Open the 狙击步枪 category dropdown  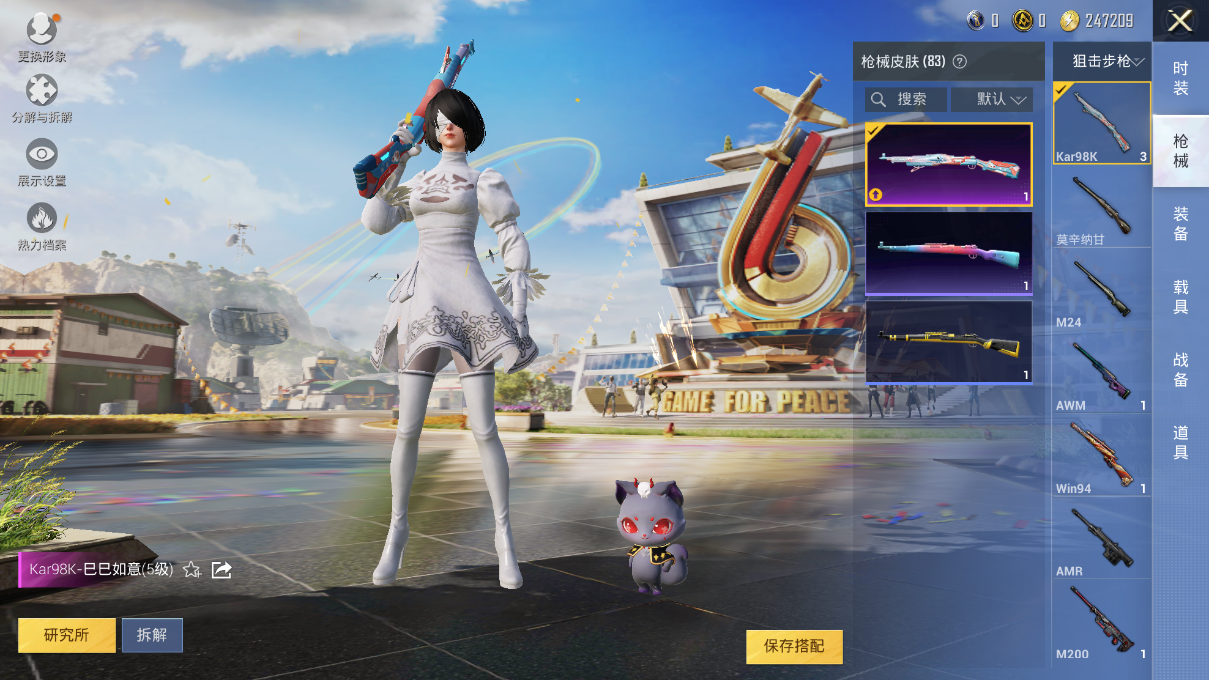1102,61
